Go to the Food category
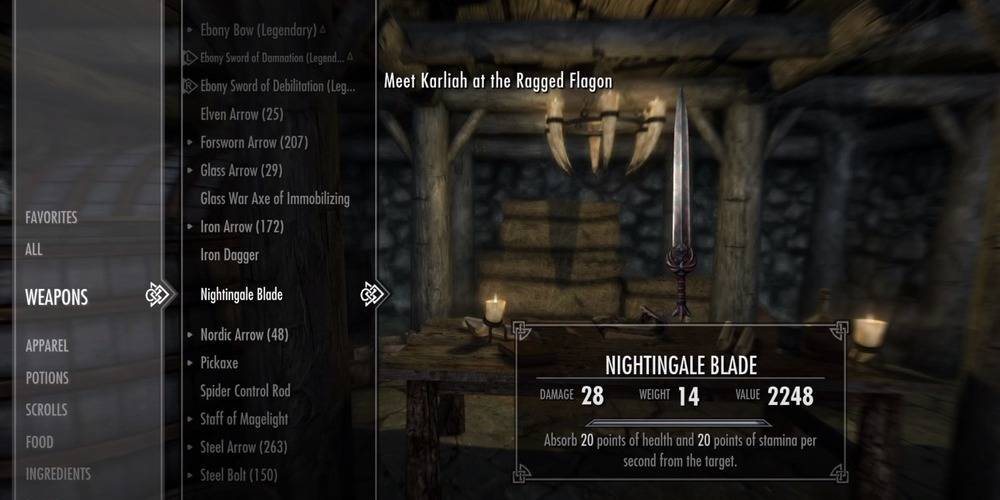The height and width of the screenshot is (500, 1000). tap(40, 442)
